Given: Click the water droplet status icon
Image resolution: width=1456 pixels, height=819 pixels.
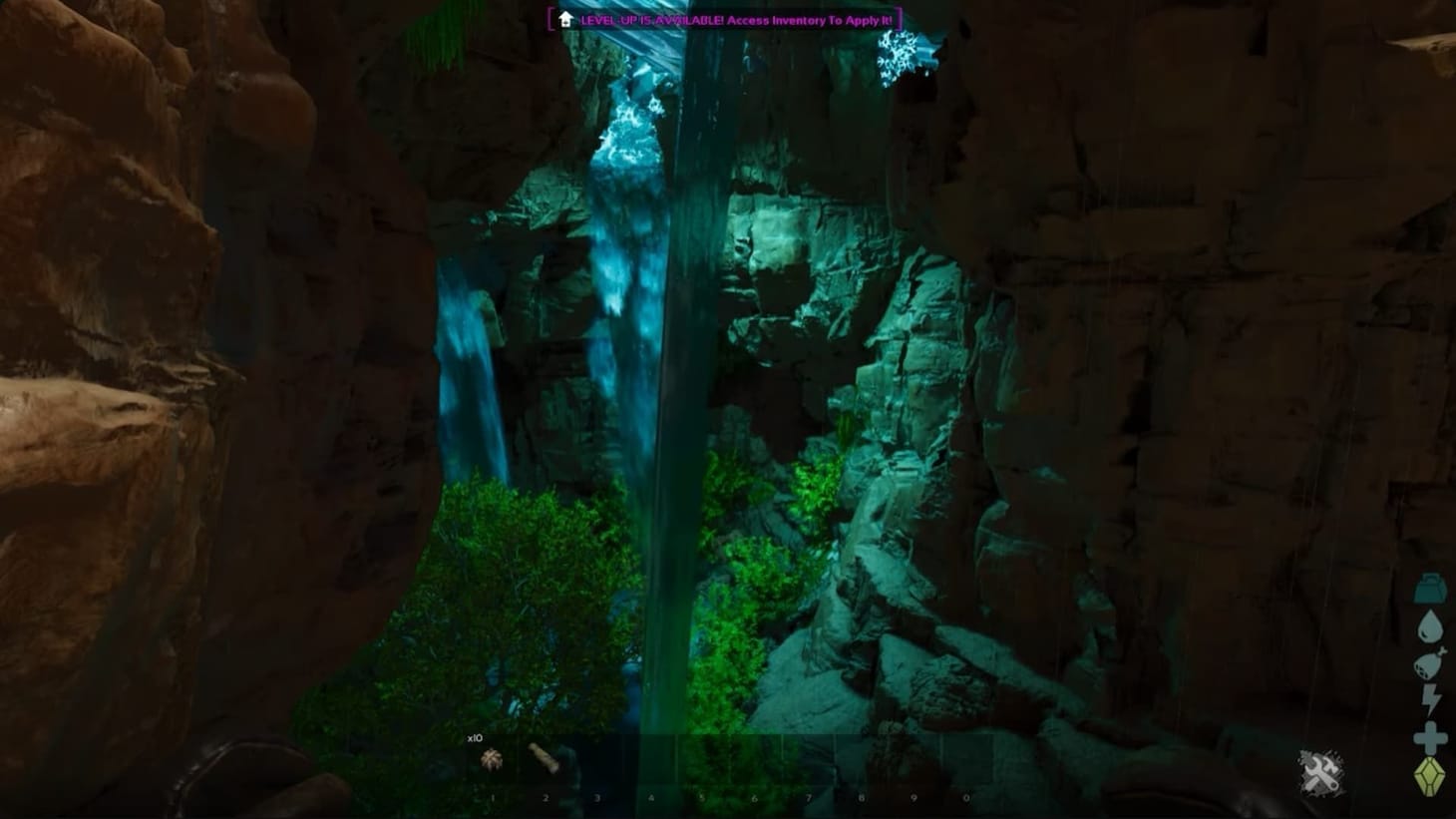Looking at the screenshot, I should coord(1429,625).
